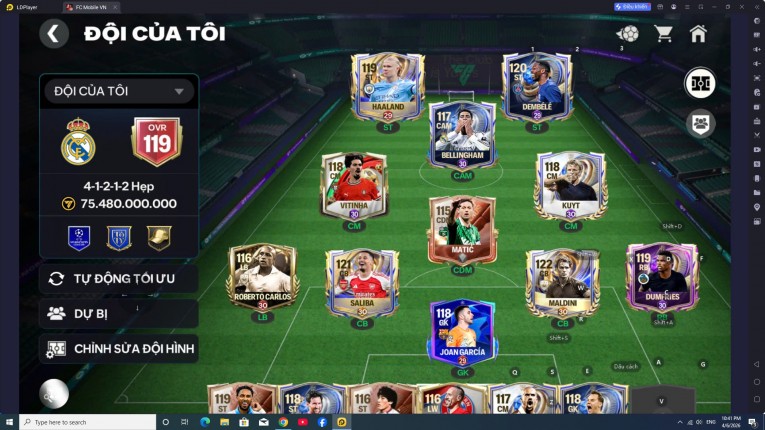Open the Đội Của Tôi dropdown

pyautogui.click(x=118, y=91)
